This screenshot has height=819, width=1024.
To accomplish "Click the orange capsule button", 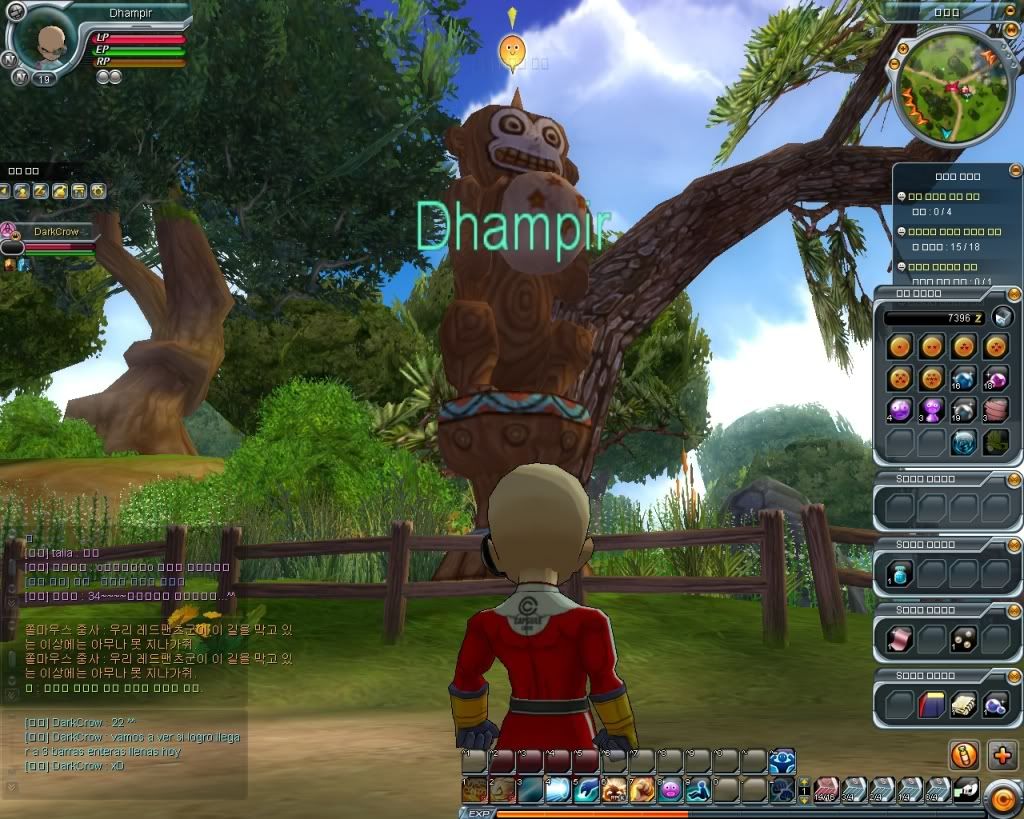I will coord(964,755).
